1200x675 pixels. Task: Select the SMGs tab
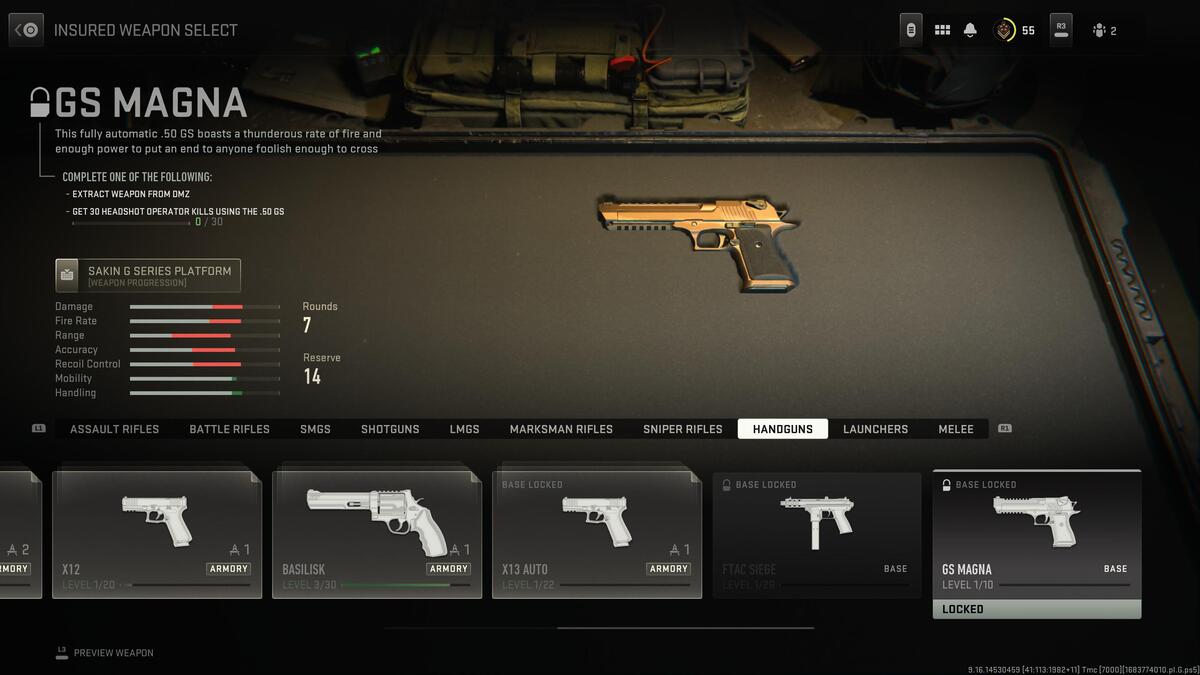point(315,429)
